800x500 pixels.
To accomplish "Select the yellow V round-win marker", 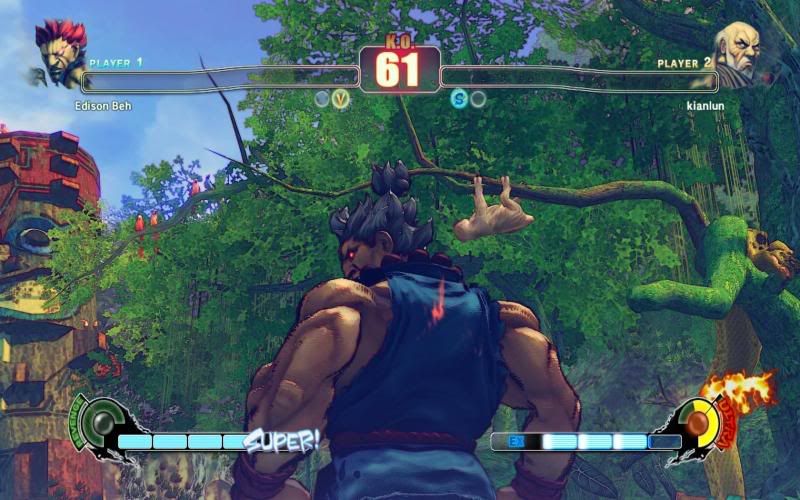I will [341, 99].
